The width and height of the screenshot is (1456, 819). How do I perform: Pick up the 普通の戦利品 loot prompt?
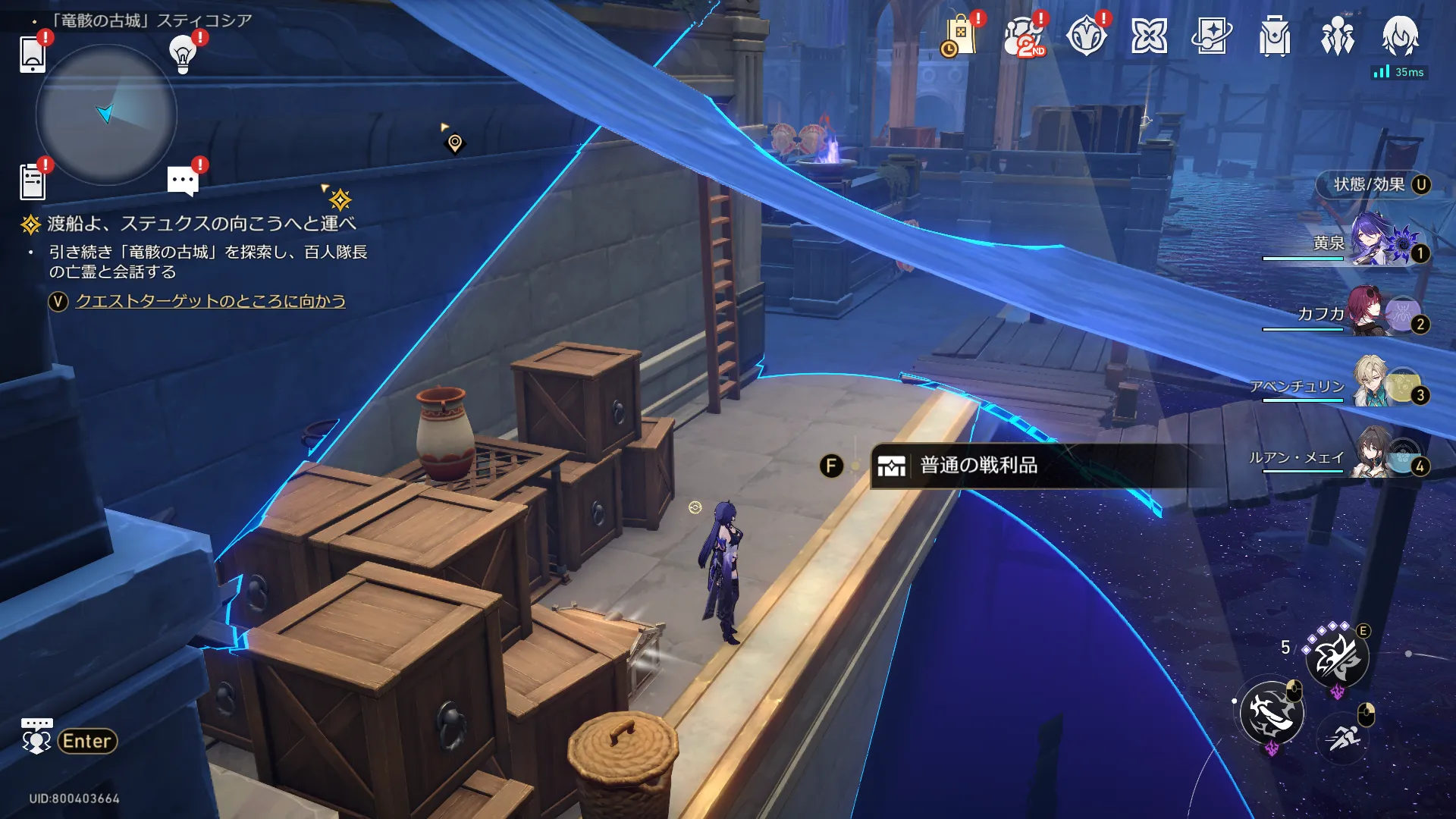click(978, 466)
